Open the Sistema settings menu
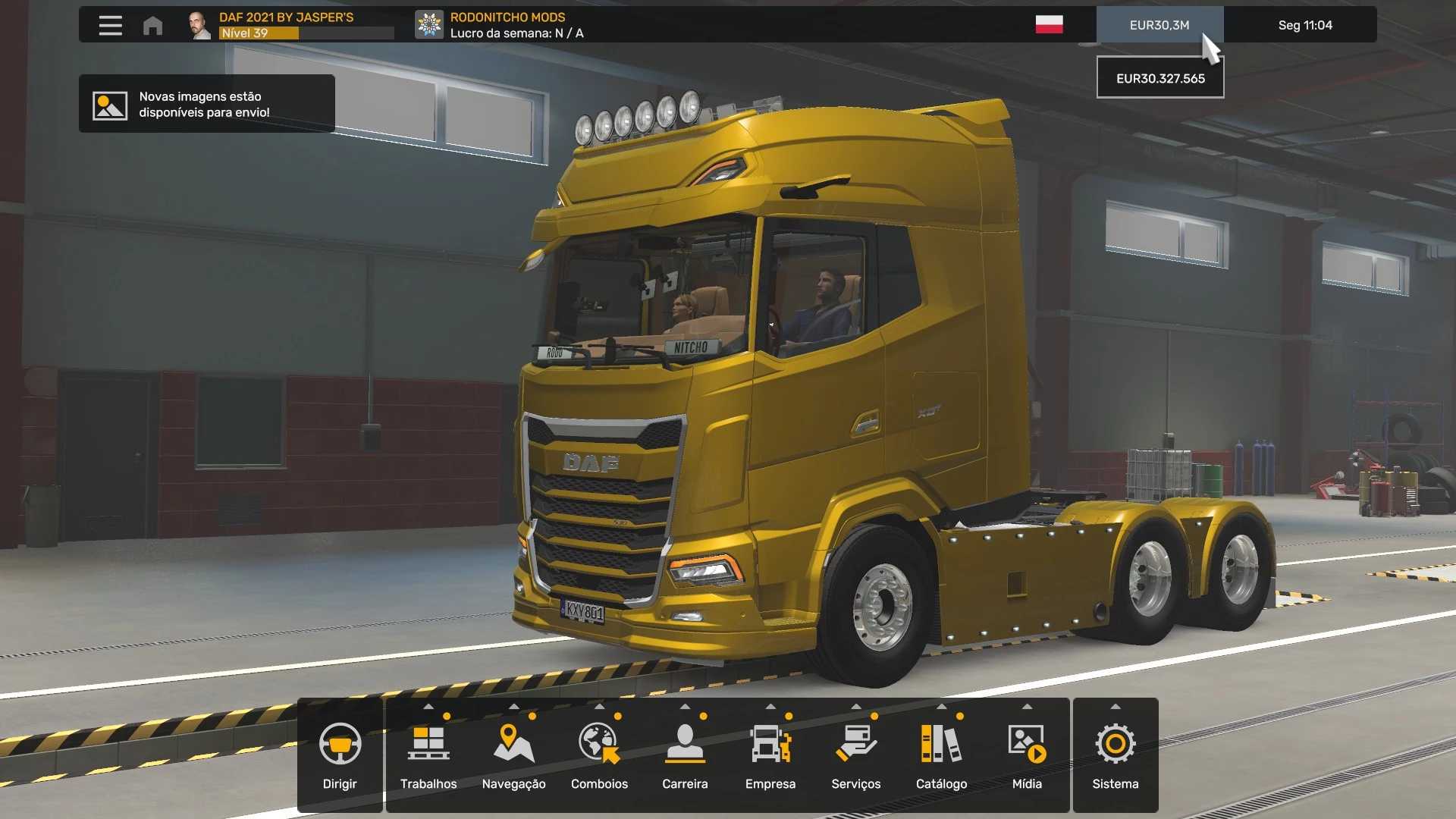Image resolution: width=1456 pixels, height=819 pixels. click(x=1115, y=755)
